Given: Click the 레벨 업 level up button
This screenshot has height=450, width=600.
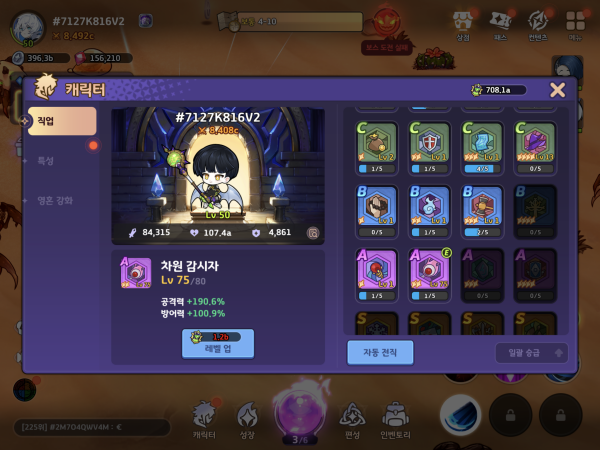Looking at the screenshot, I should (x=218, y=343).
